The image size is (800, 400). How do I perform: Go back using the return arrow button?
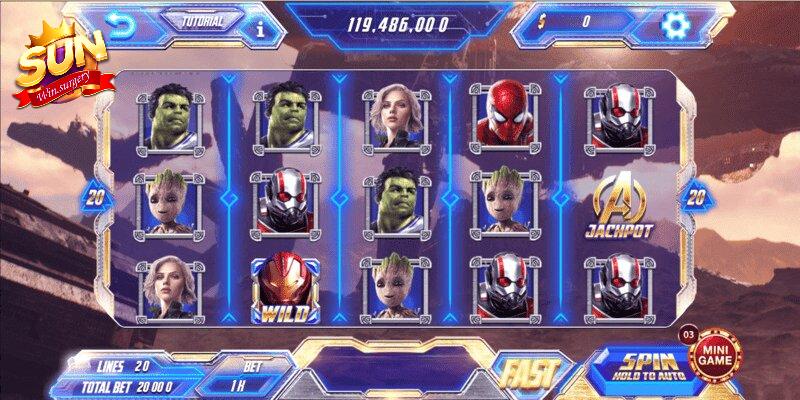pos(122,26)
